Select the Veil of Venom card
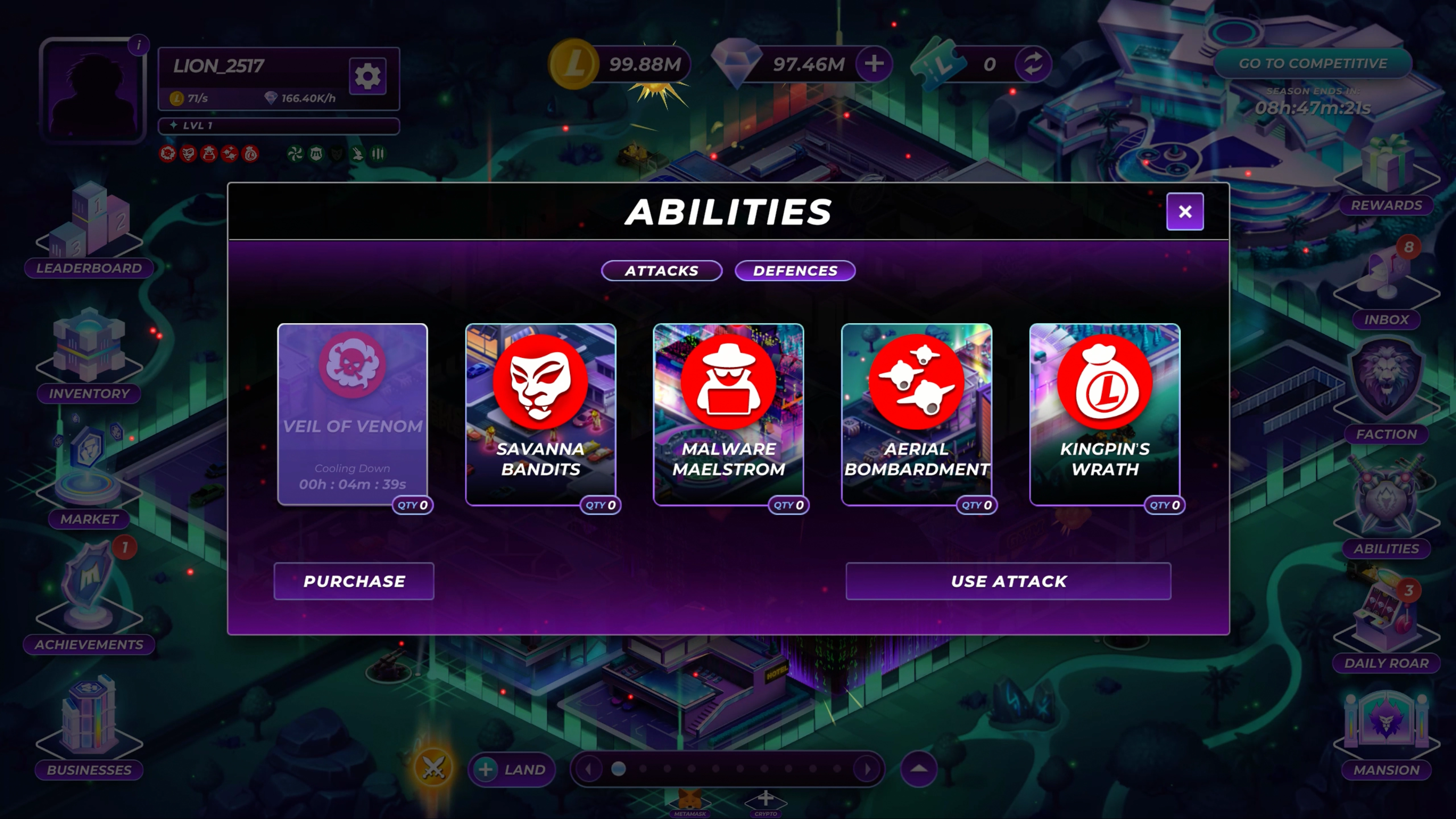 tap(352, 414)
